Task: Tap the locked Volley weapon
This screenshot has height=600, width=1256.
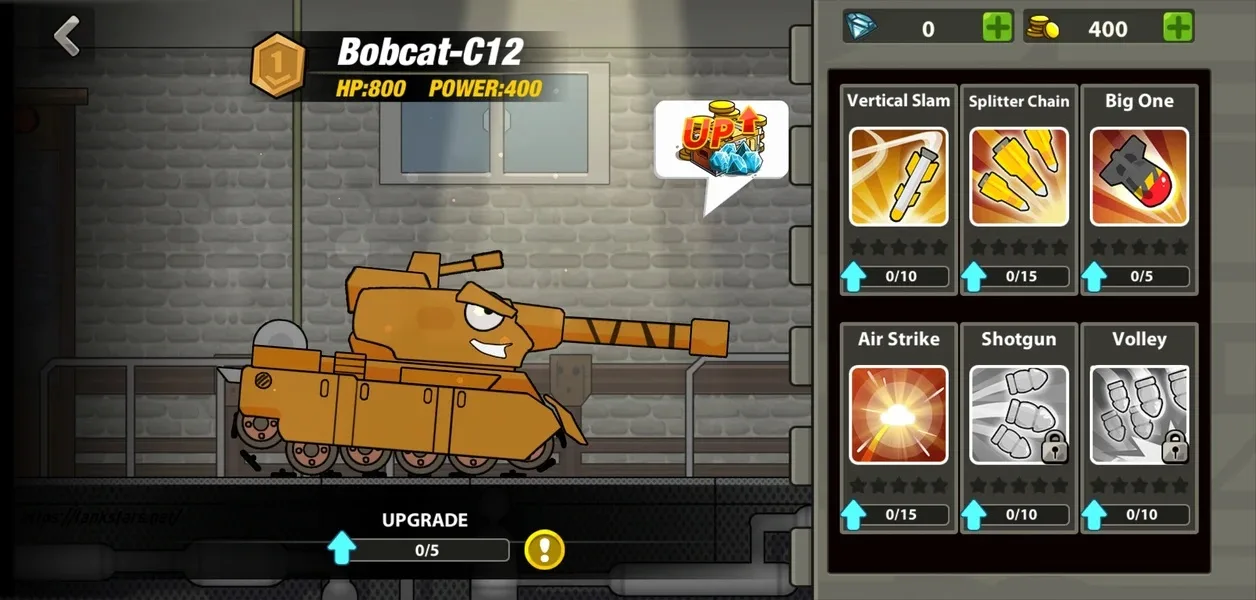Action: click(1139, 414)
